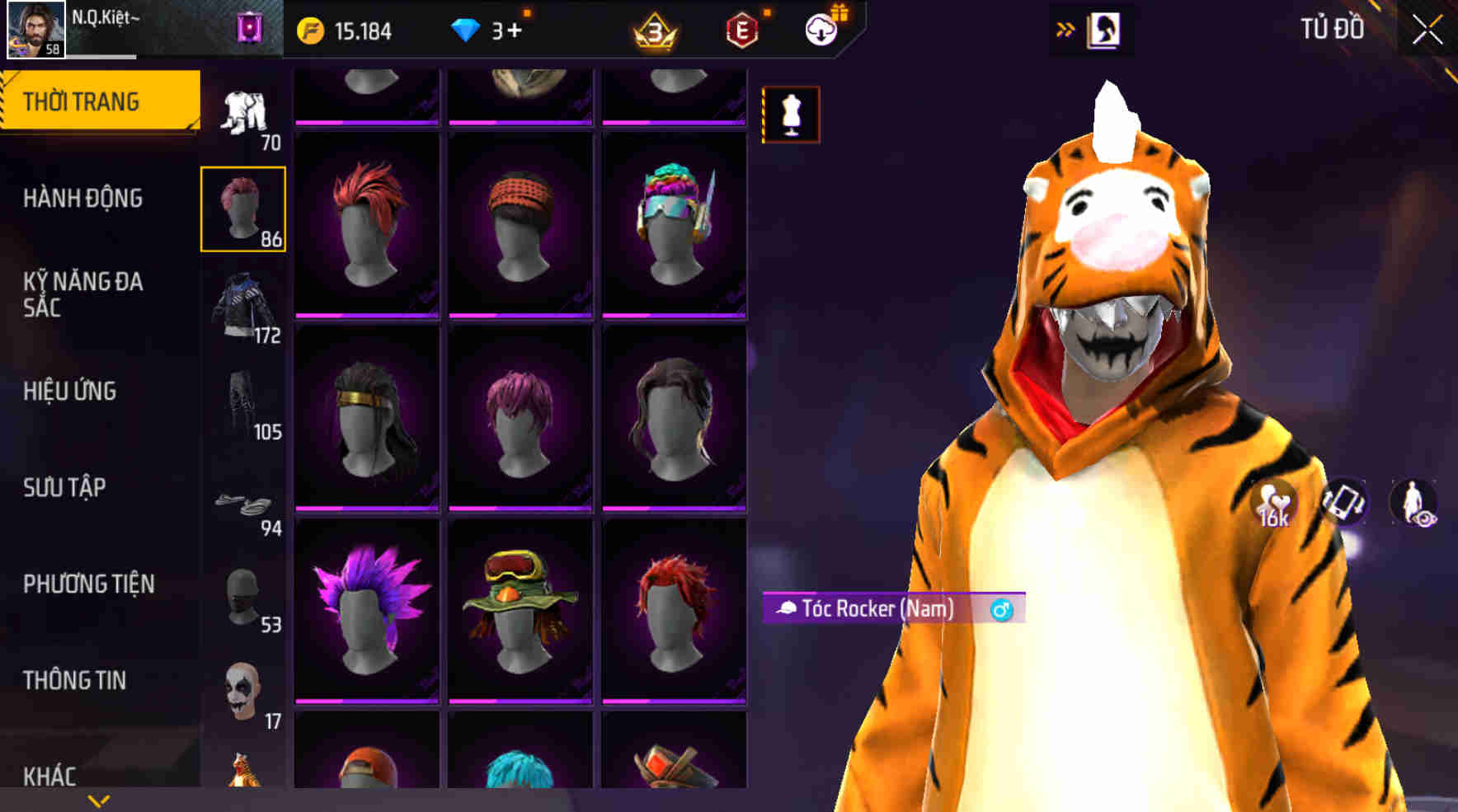Click the gold coin balance 15.184

(346, 31)
